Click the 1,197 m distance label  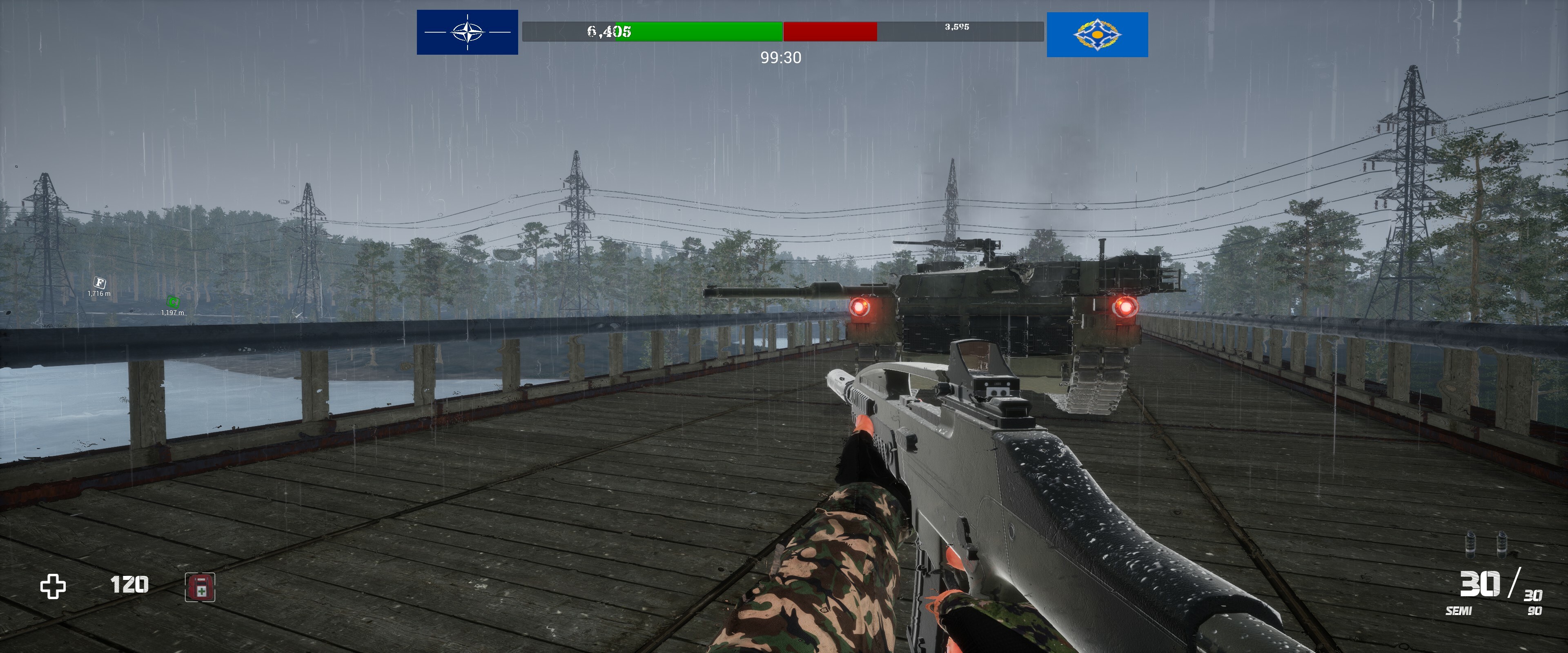point(173,313)
